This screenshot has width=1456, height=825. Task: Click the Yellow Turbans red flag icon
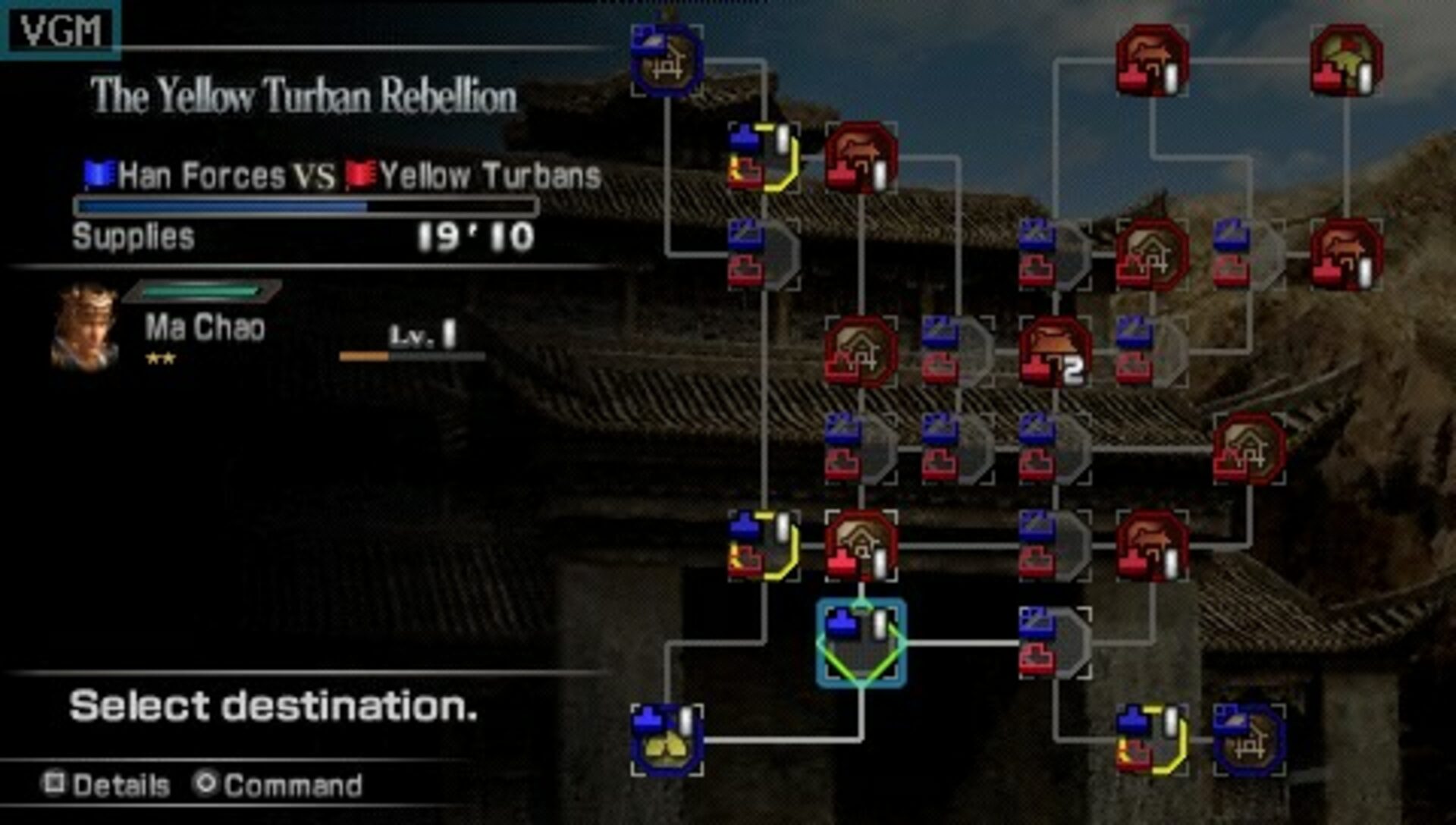click(360, 173)
